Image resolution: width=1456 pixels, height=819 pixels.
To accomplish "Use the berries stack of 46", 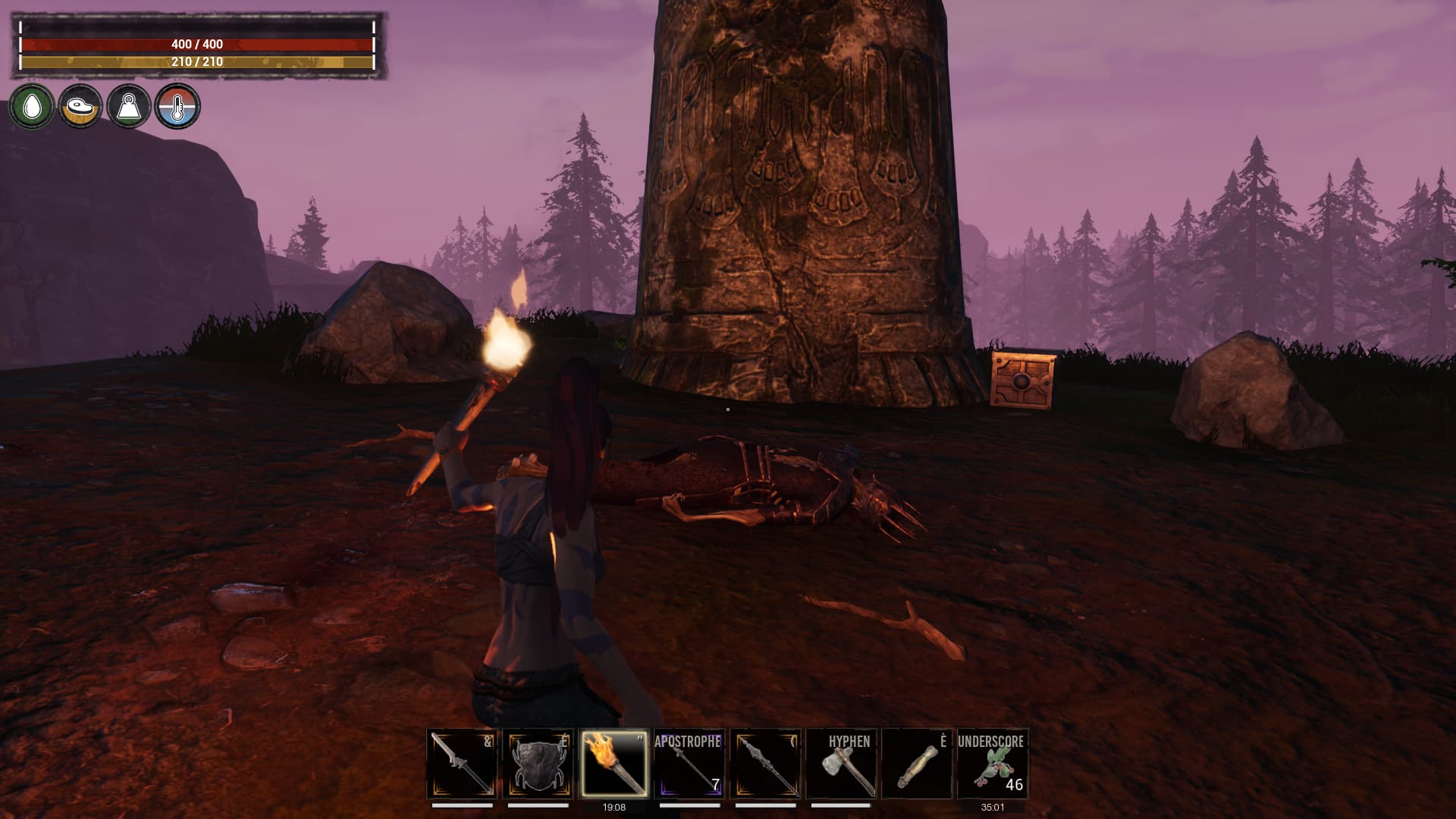I will pyautogui.click(x=992, y=764).
